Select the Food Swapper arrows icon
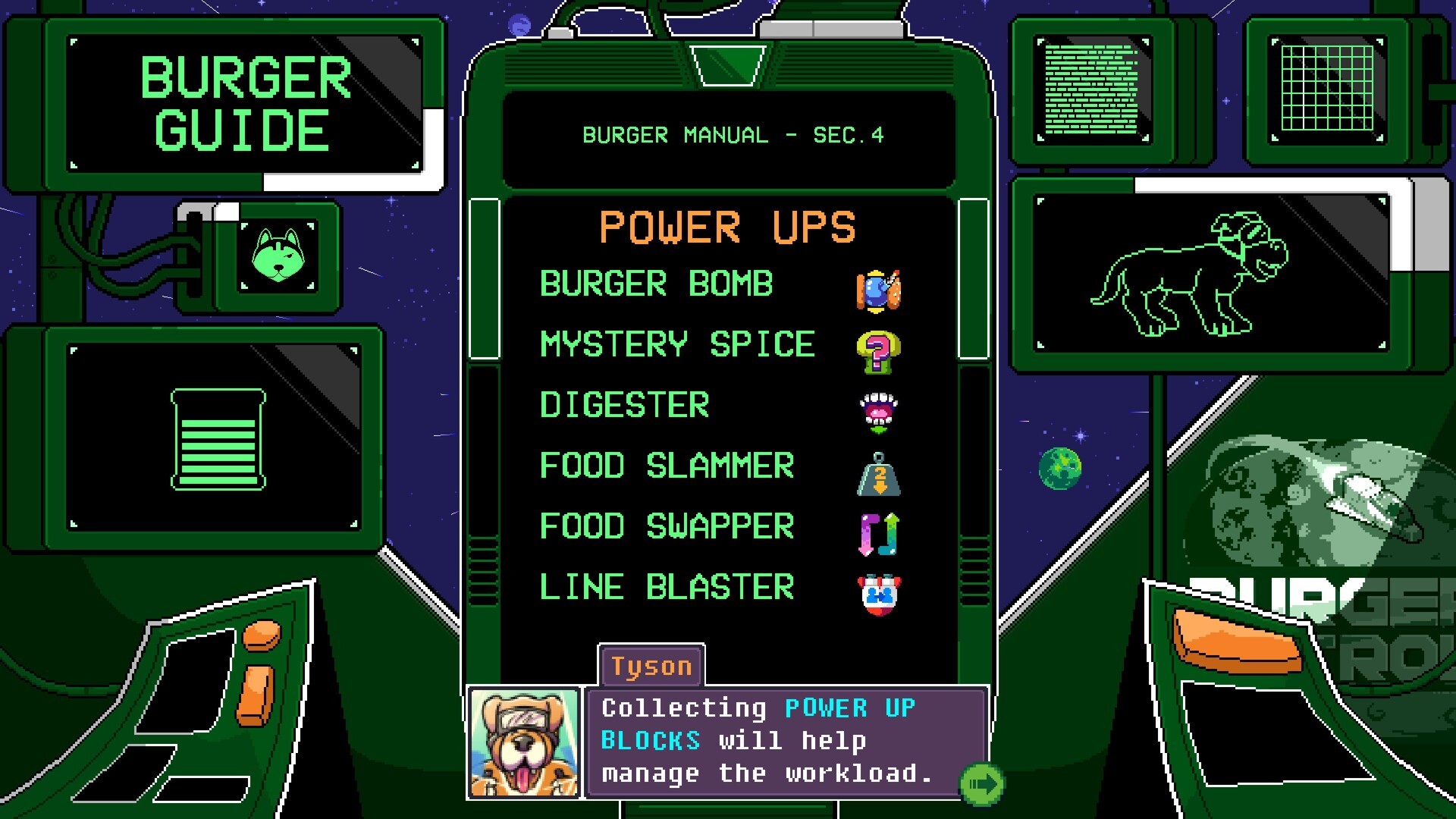 pyautogui.click(x=878, y=535)
